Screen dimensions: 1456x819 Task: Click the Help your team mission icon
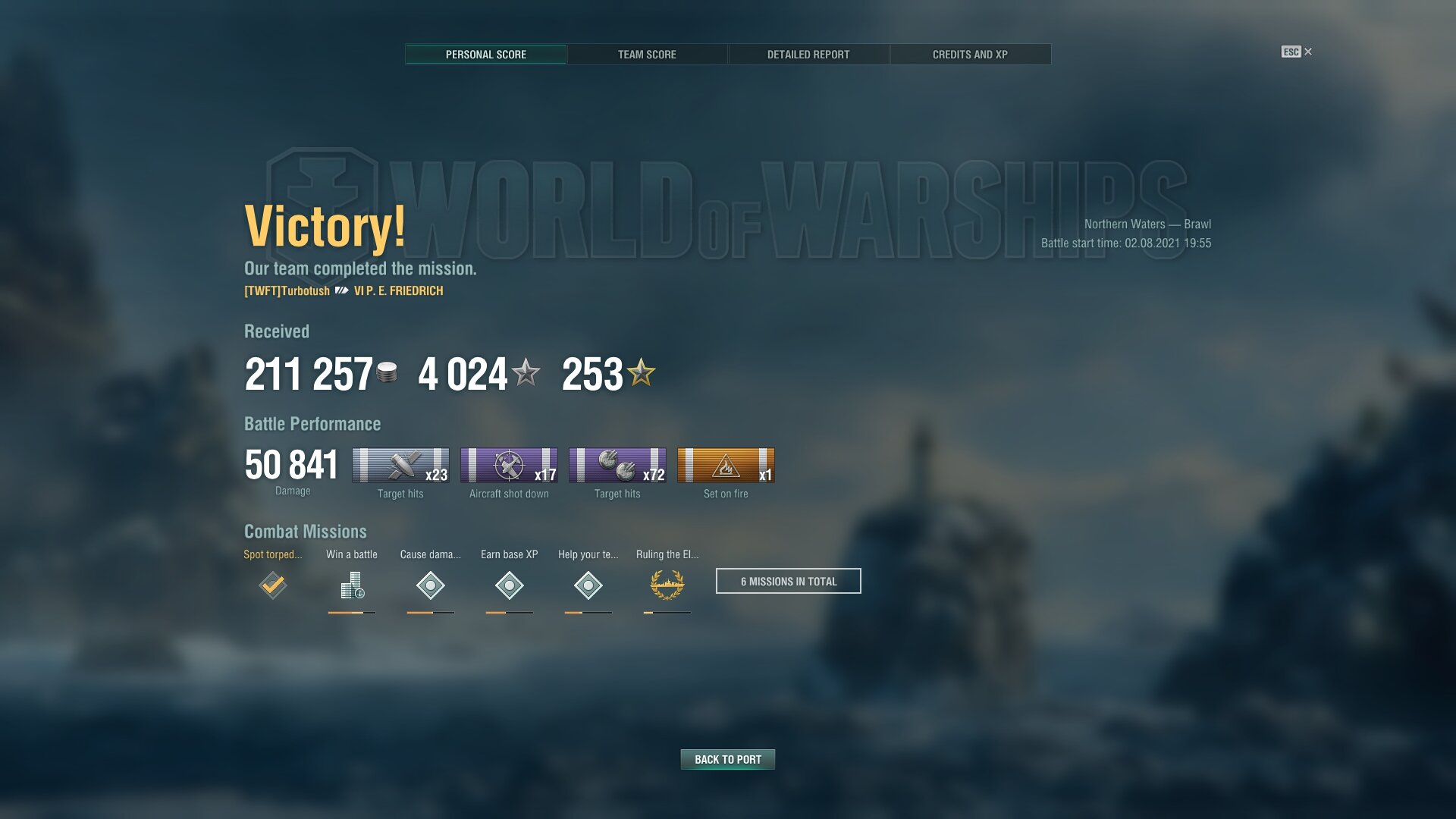tap(588, 585)
